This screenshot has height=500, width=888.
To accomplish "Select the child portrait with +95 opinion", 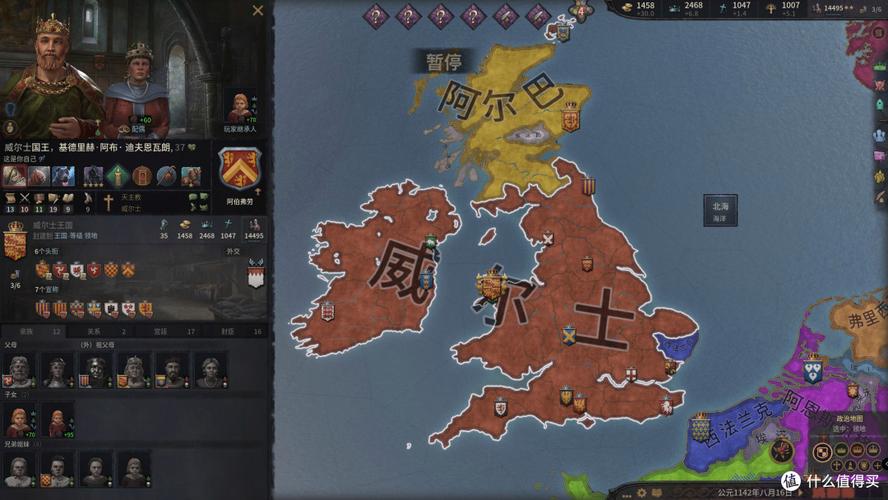I will (x=57, y=421).
